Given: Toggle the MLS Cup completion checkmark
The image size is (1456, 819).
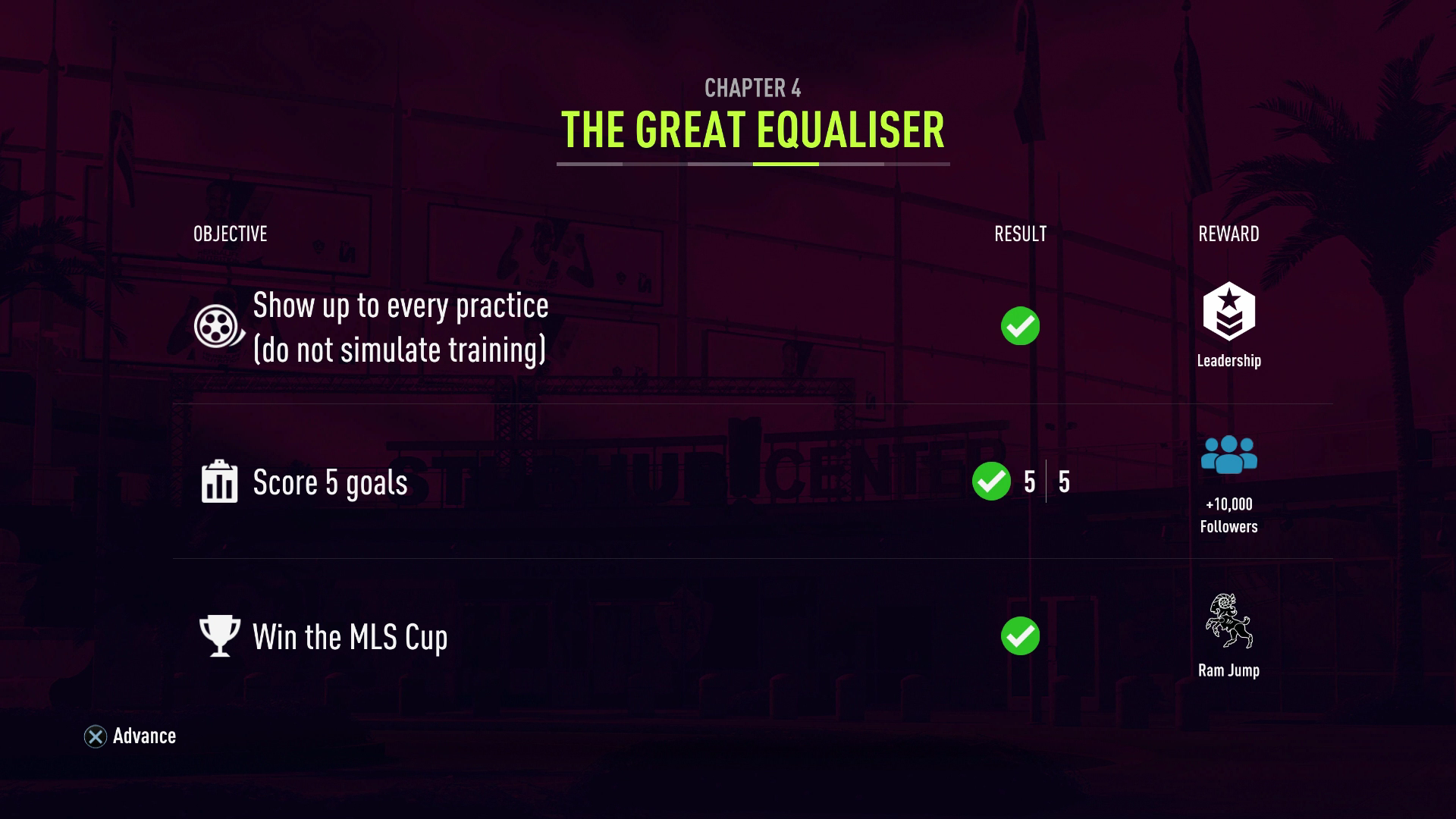Looking at the screenshot, I should tap(1019, 636).
